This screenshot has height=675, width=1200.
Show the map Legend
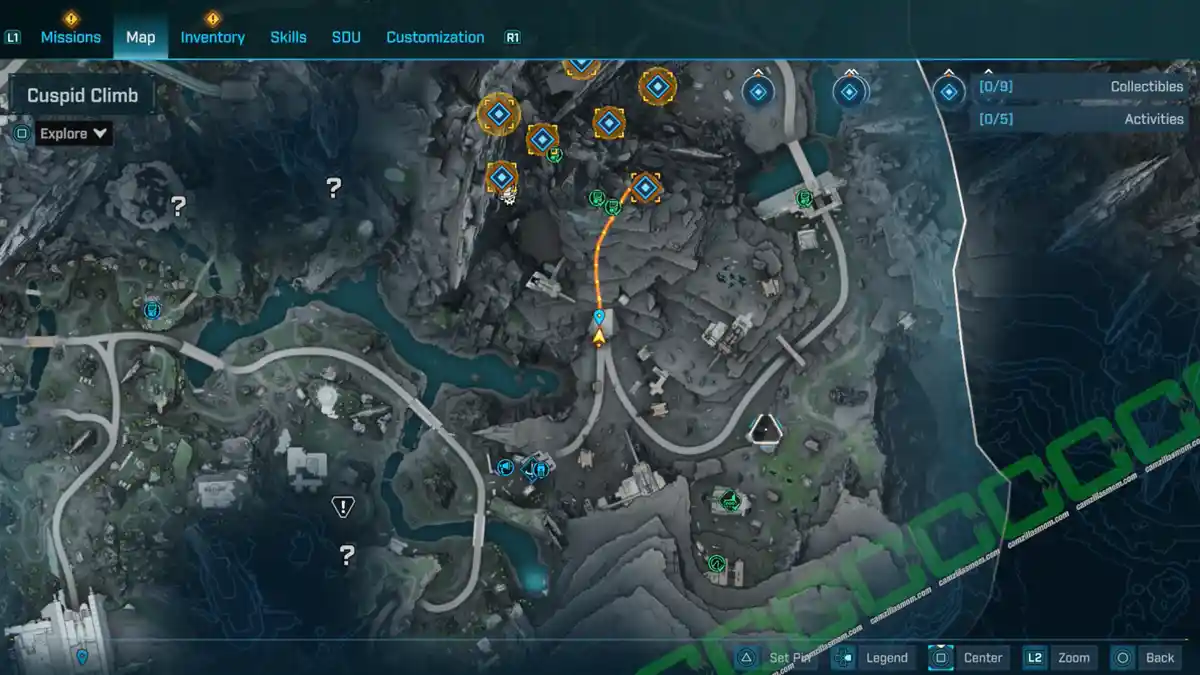(874, 657)
